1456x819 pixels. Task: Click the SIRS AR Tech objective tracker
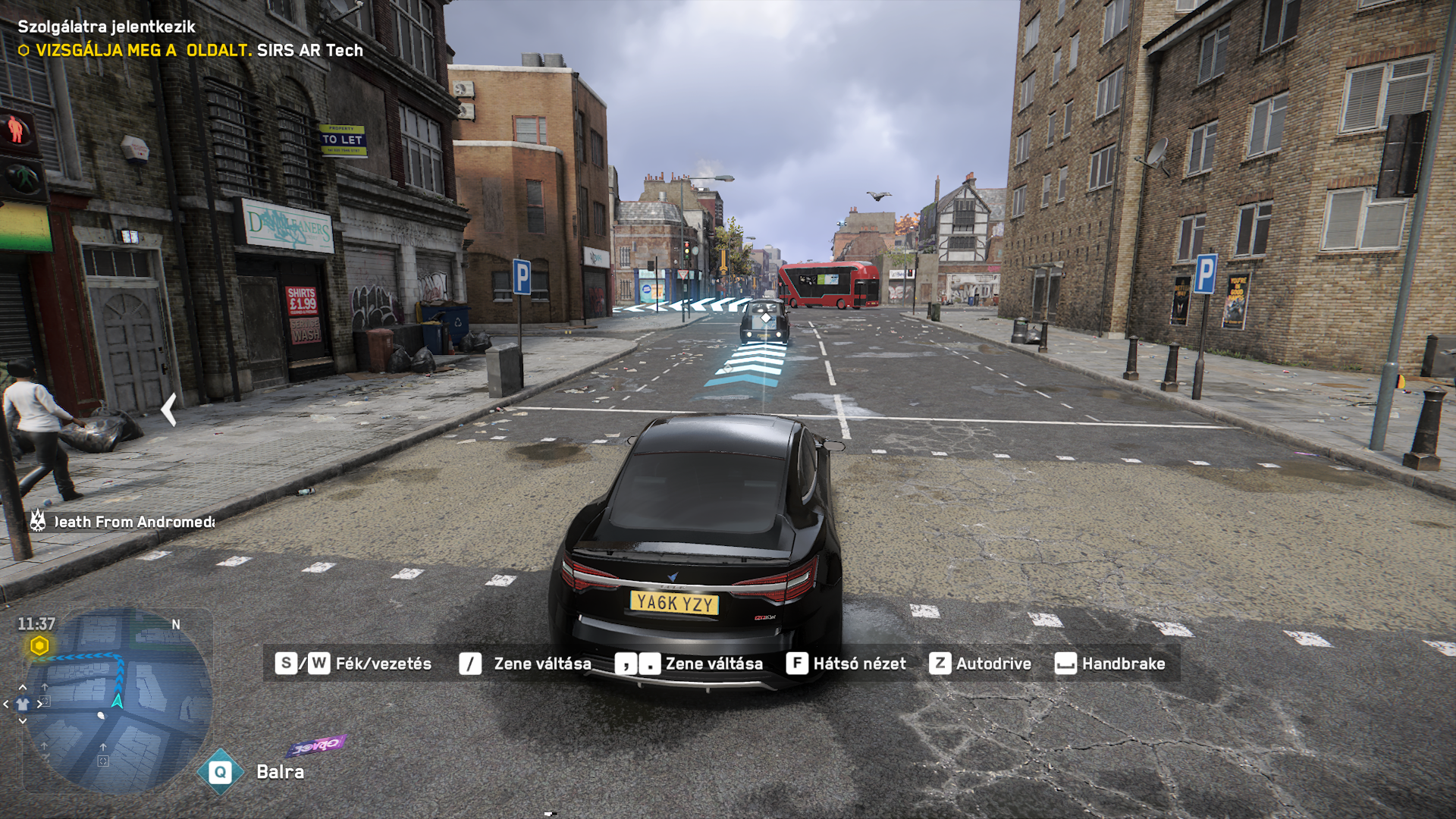191,50
